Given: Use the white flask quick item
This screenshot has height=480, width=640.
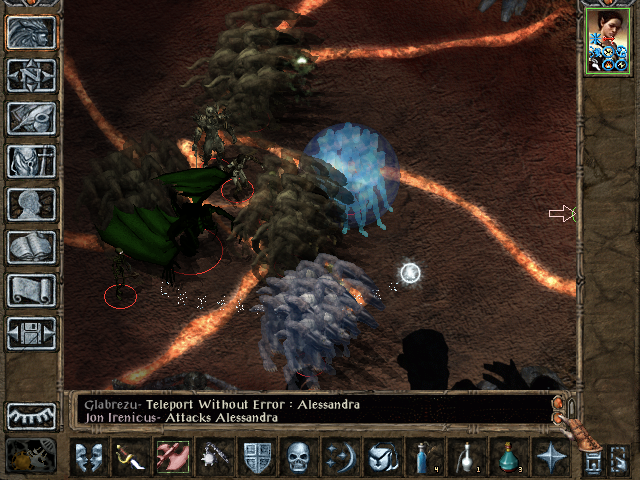Looking at the screenshot, I should tap(466, 457).
